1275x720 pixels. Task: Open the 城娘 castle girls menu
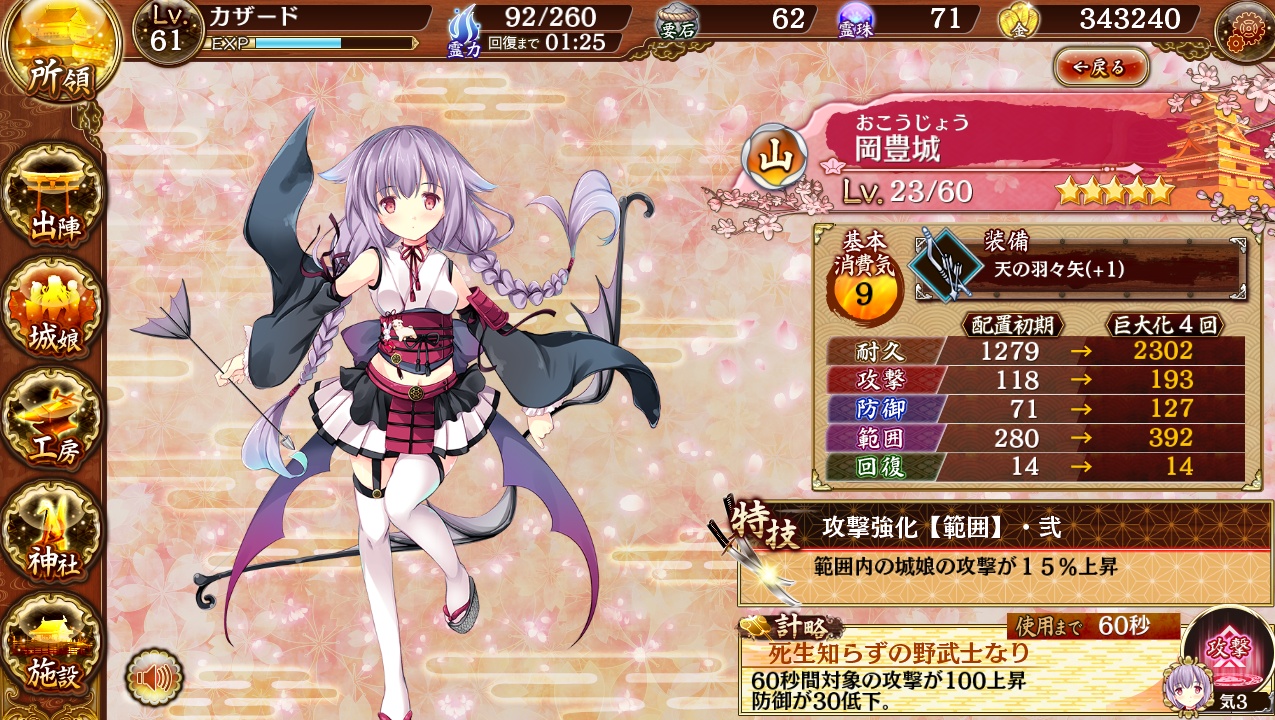coord(53,310)
